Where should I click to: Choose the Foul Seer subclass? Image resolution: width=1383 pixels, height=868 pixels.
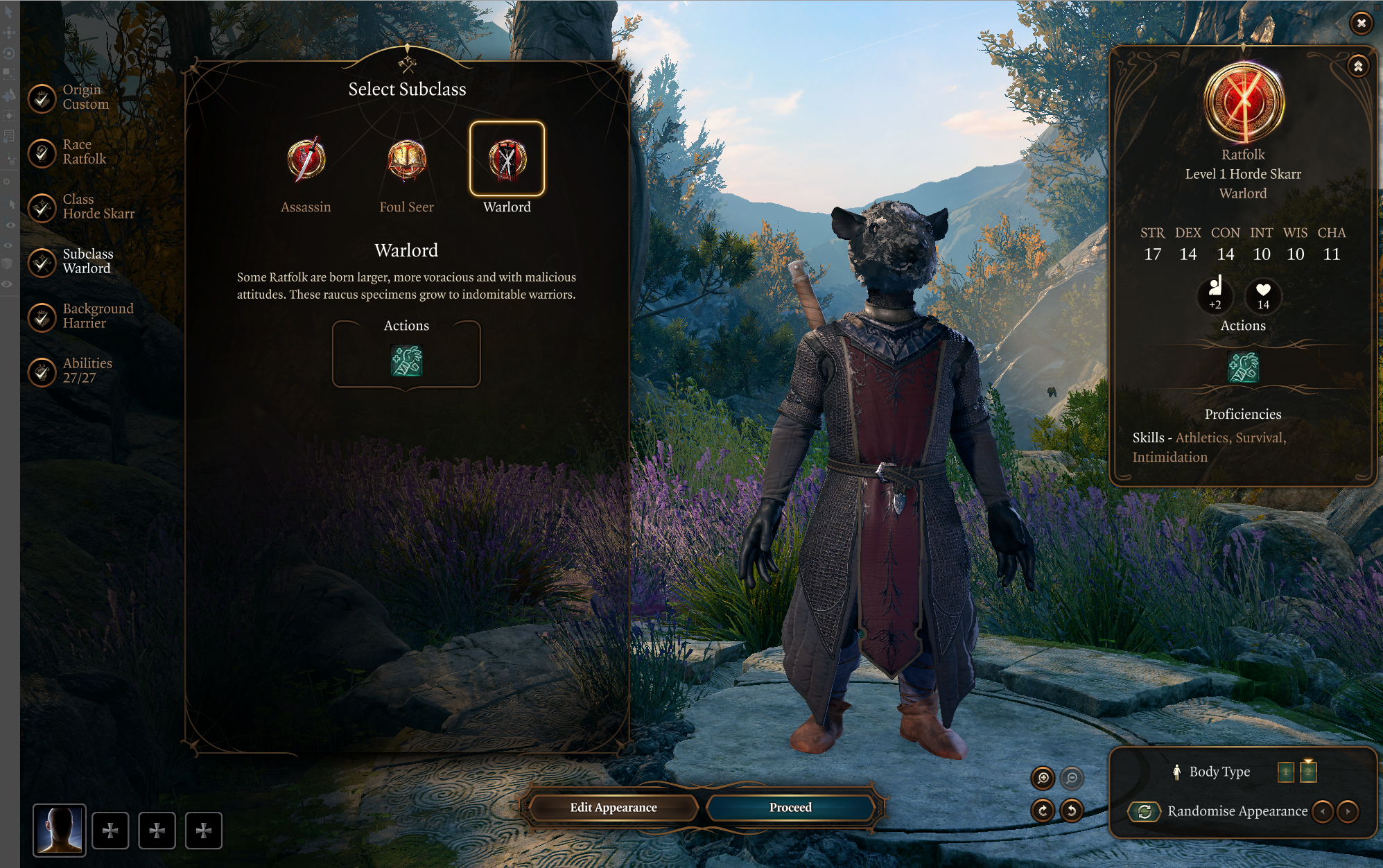[406, 160]
